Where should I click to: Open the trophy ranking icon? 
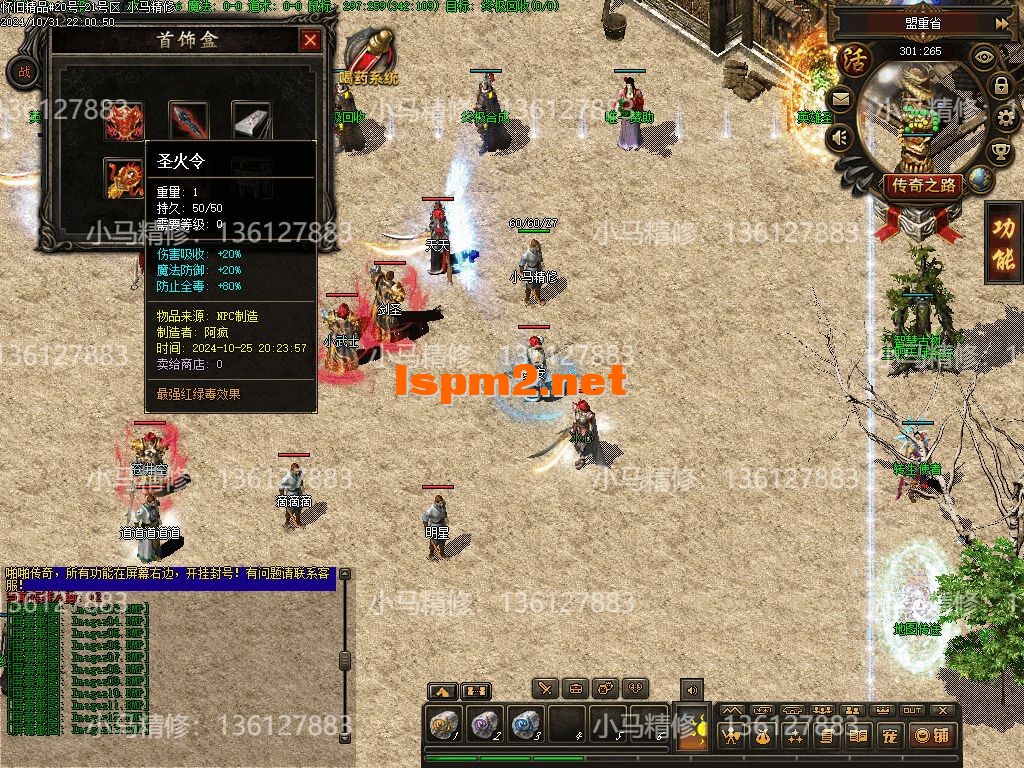(999, 152)
